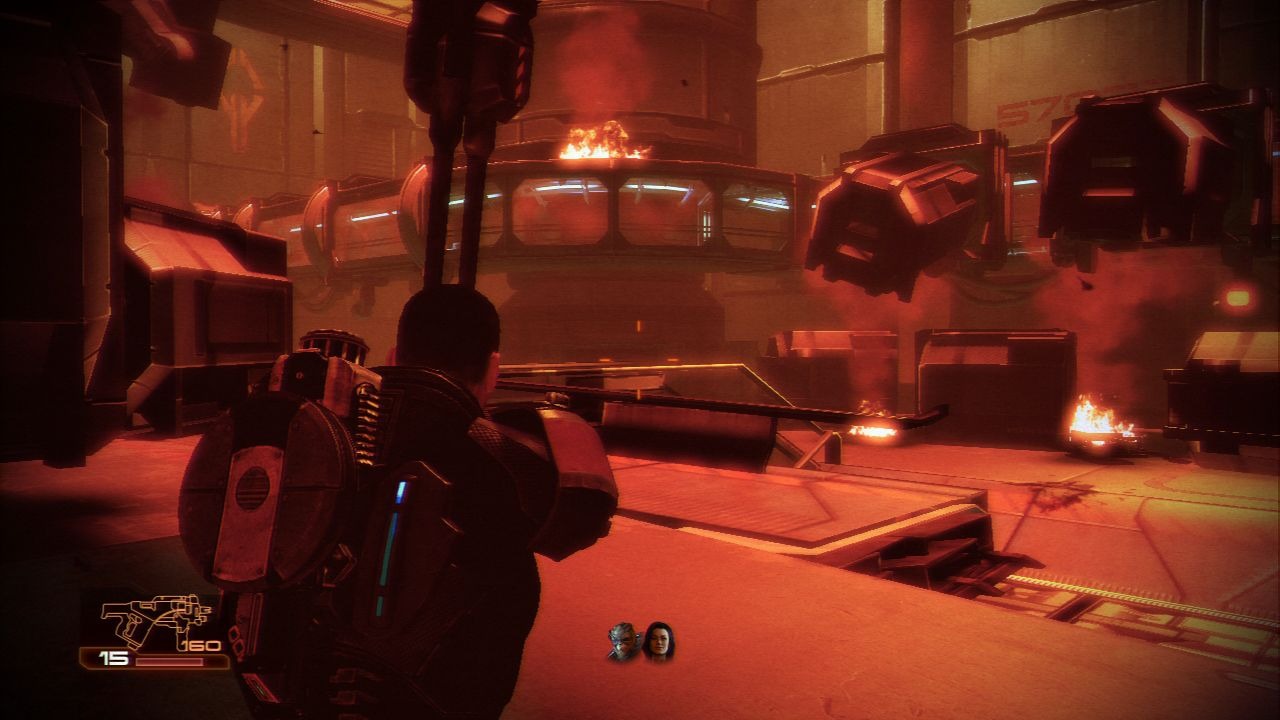Select the submachine gun weapon icon
The image size is (1280, 720).
156,620
